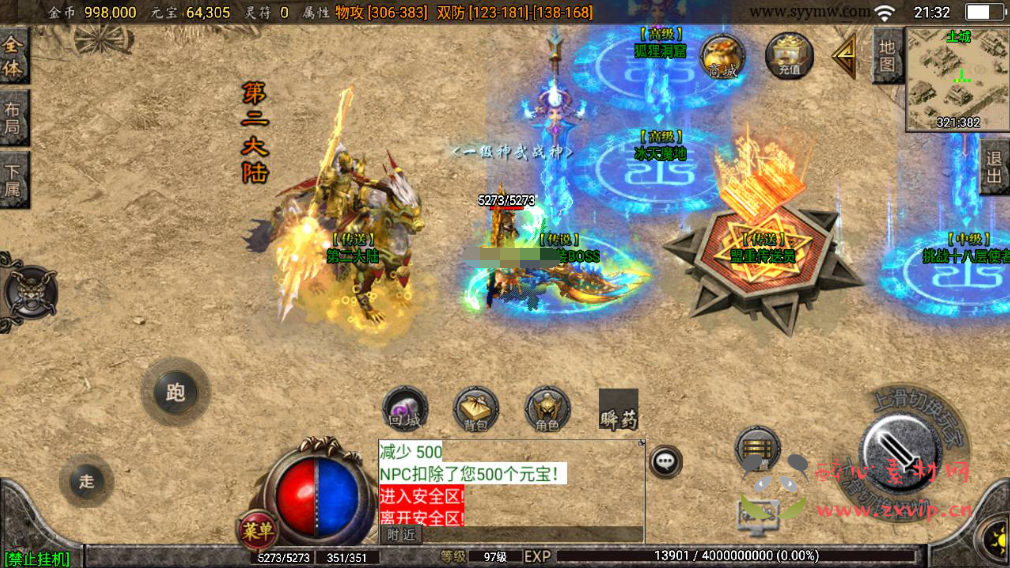The image size is (1010, 568).
Task: Open the speech bubble chat icon
Action: coord(665,461)
